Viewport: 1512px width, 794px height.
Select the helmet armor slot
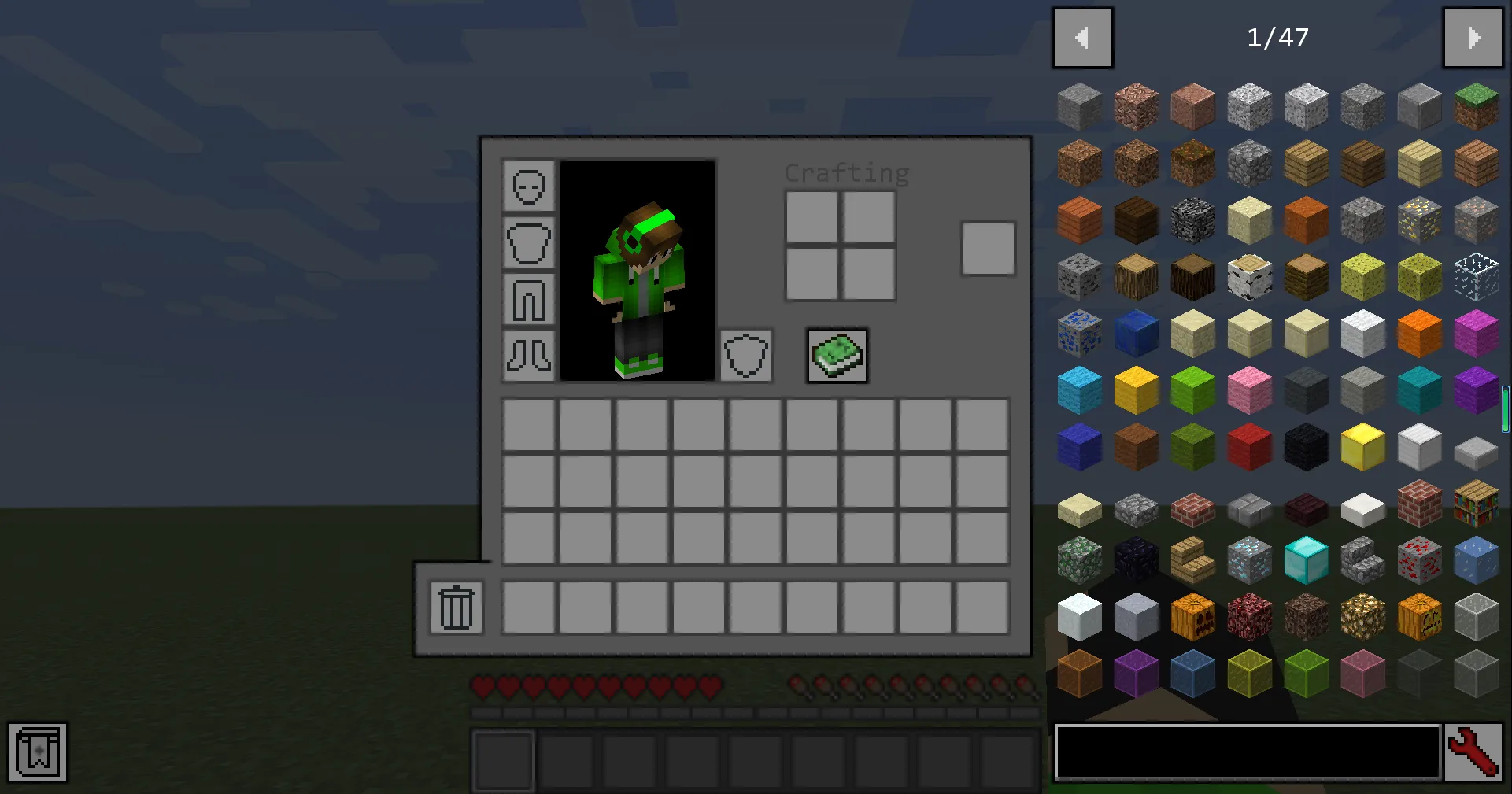527,186
